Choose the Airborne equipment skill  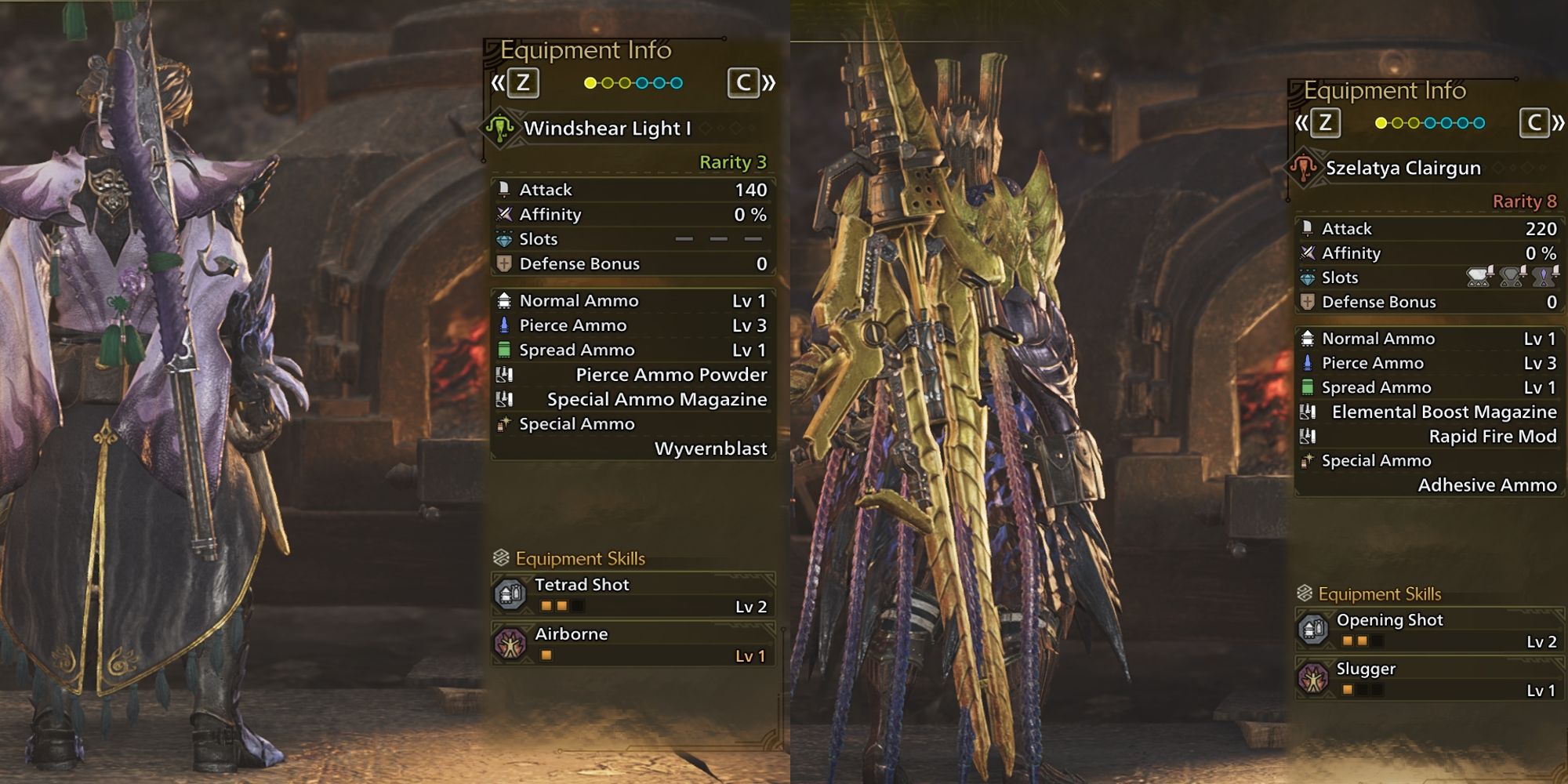(633, 644)
